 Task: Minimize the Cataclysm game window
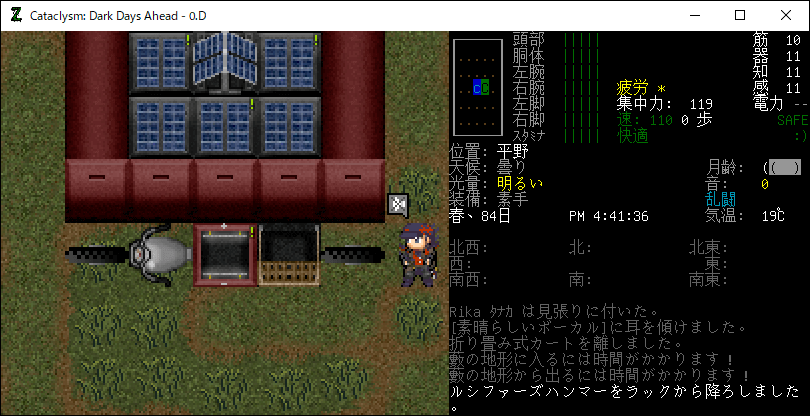click(x=695, y=15)
